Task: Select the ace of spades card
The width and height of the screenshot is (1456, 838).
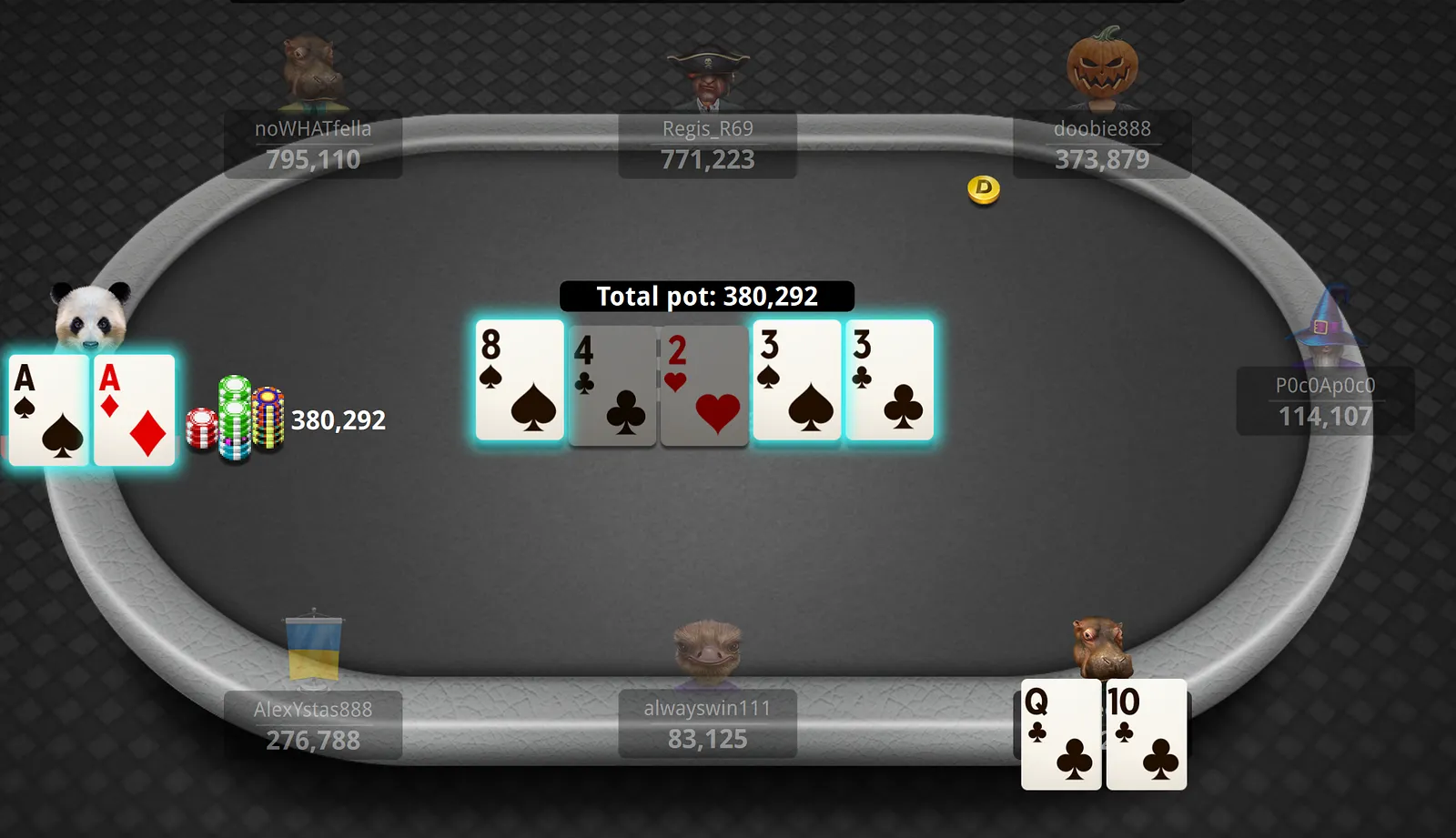Action: click(49, 410)
